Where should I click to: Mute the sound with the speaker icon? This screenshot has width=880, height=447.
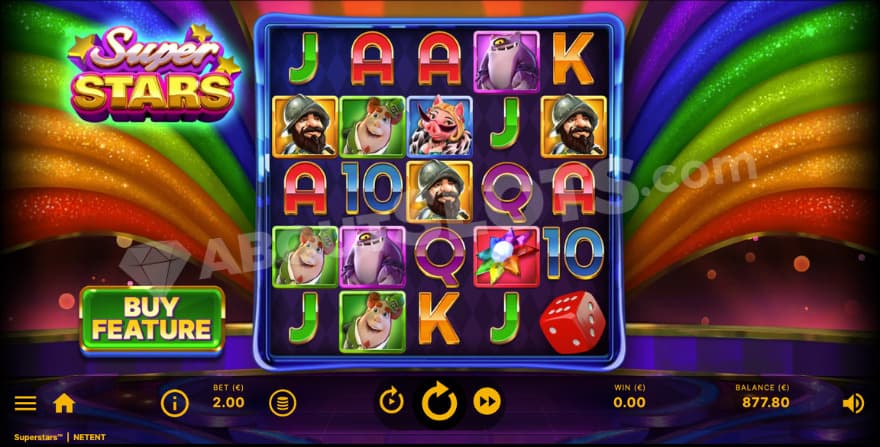pos(853,403)
